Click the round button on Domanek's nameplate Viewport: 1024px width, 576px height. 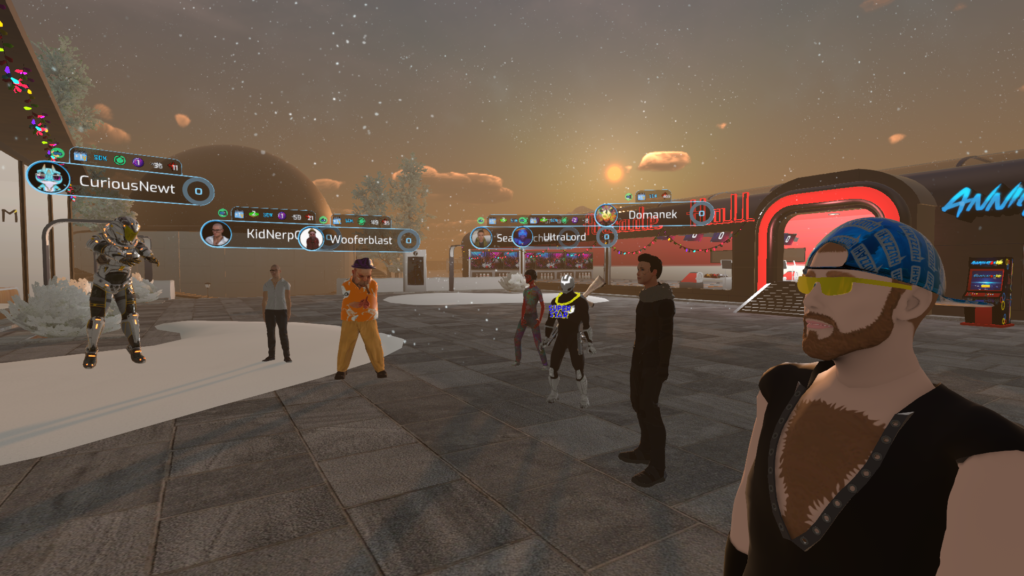[x=702, y=213]
